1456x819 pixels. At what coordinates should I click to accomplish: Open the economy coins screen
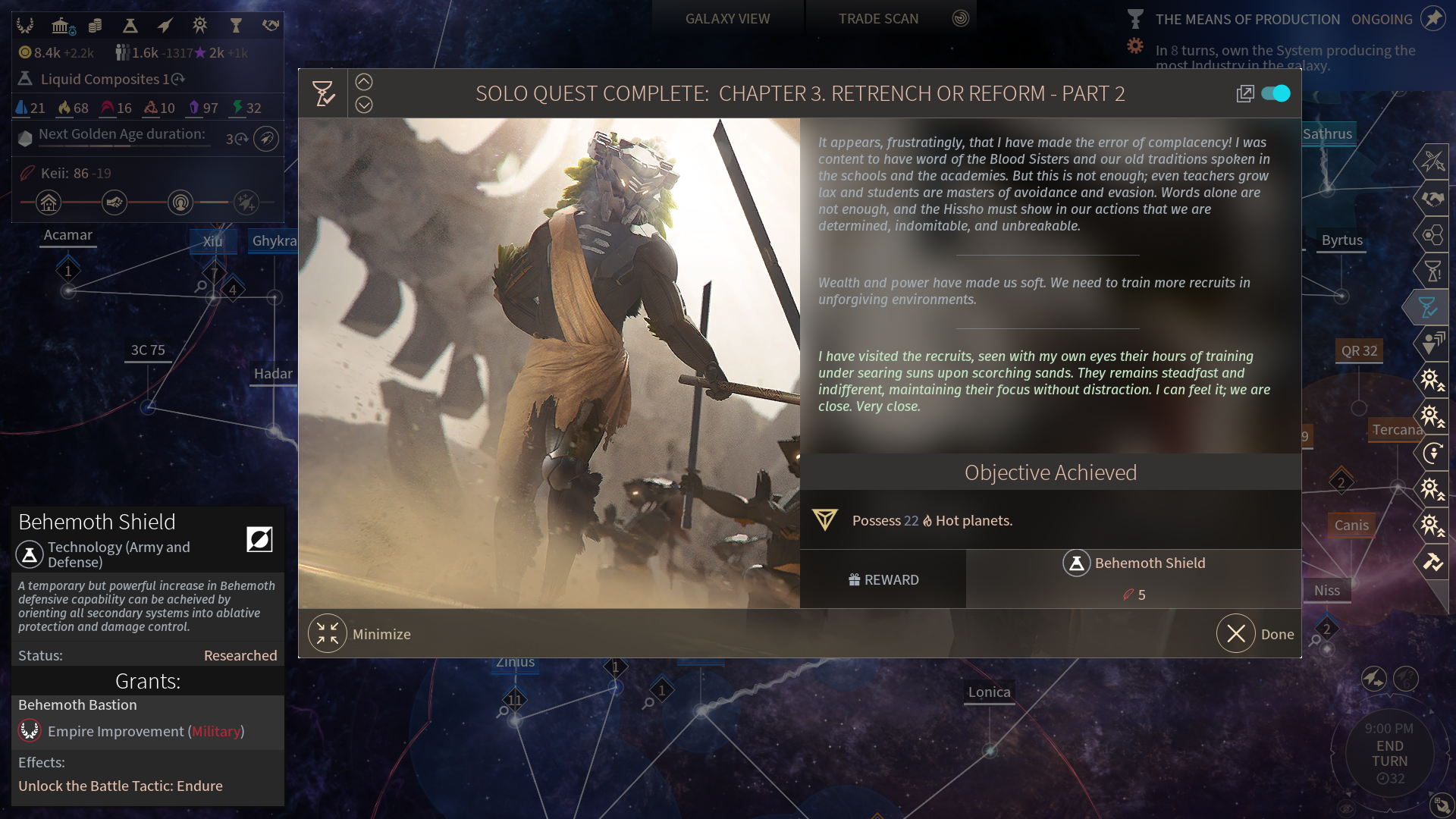pos(95,26)
